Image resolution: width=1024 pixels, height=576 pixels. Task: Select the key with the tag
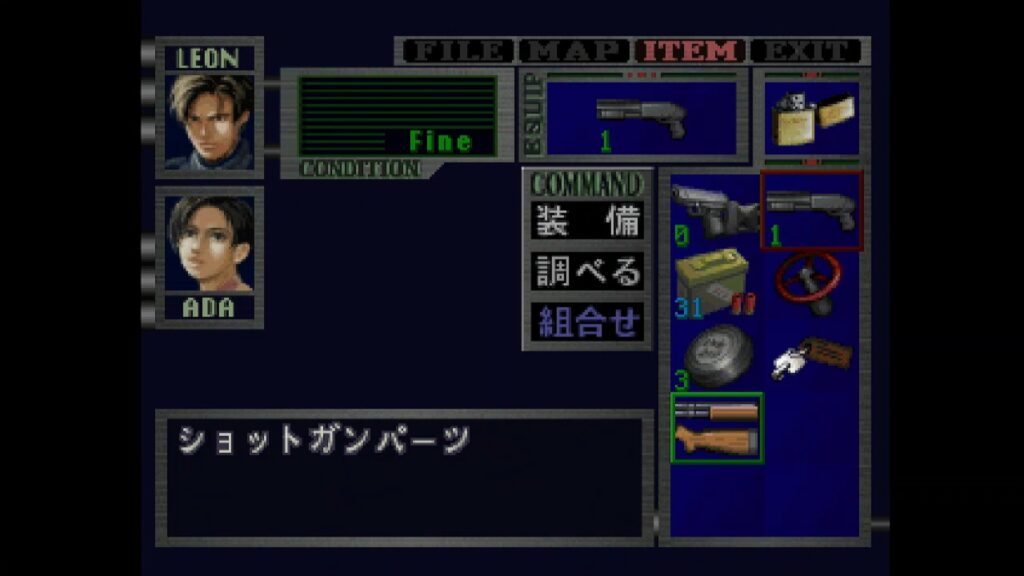click(811, 356)
